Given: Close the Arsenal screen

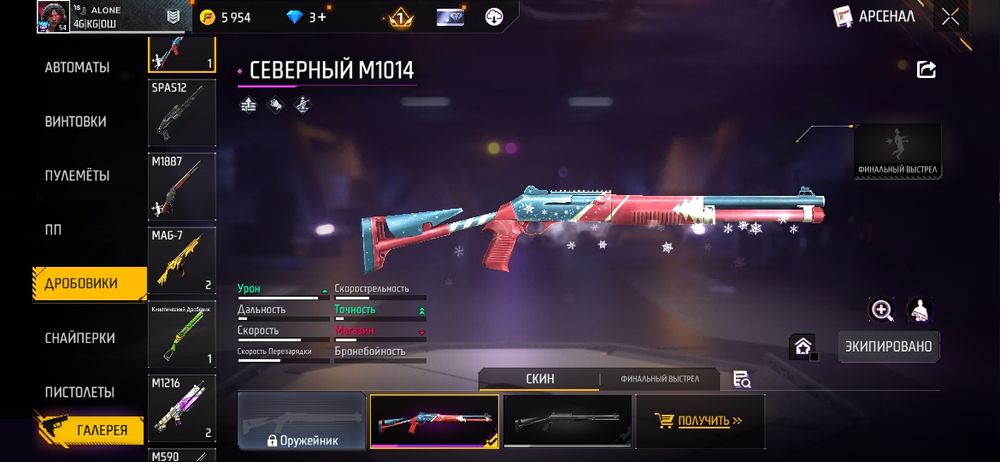Looking at the screenshot, I should coord(950,16).
